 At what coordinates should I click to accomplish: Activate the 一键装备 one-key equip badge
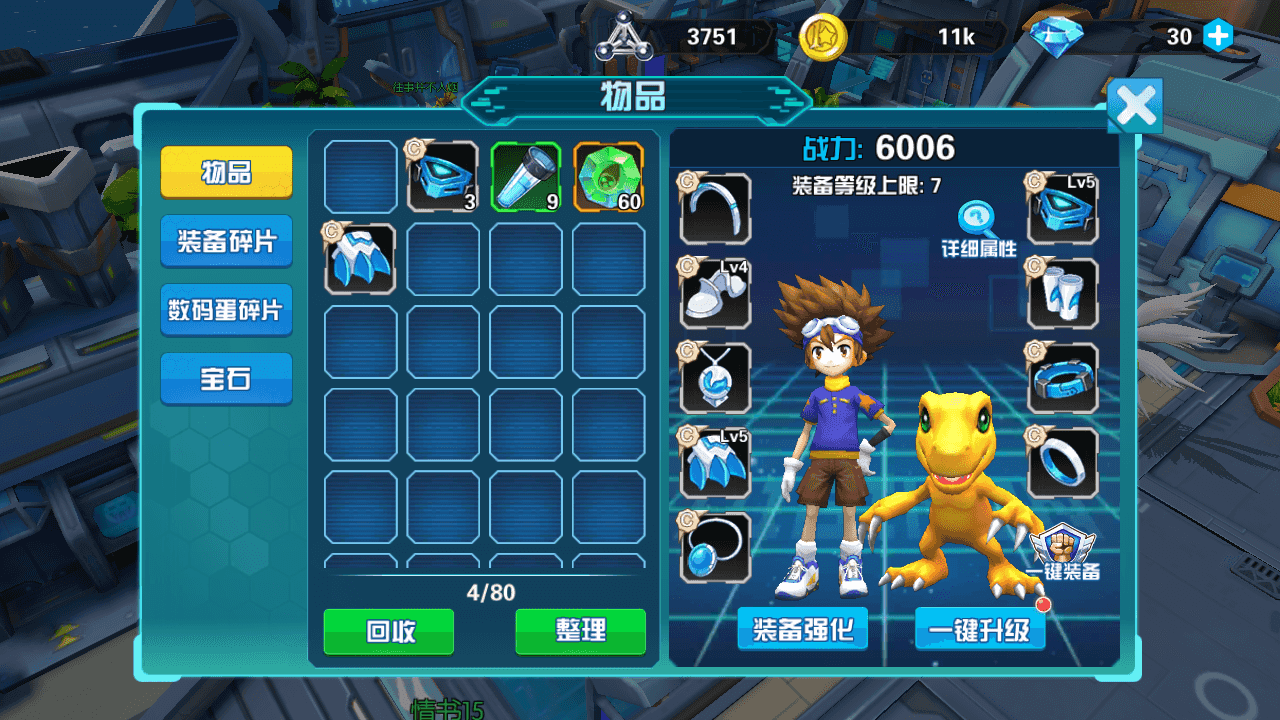pyautogui.click(x=1063, y=548)
